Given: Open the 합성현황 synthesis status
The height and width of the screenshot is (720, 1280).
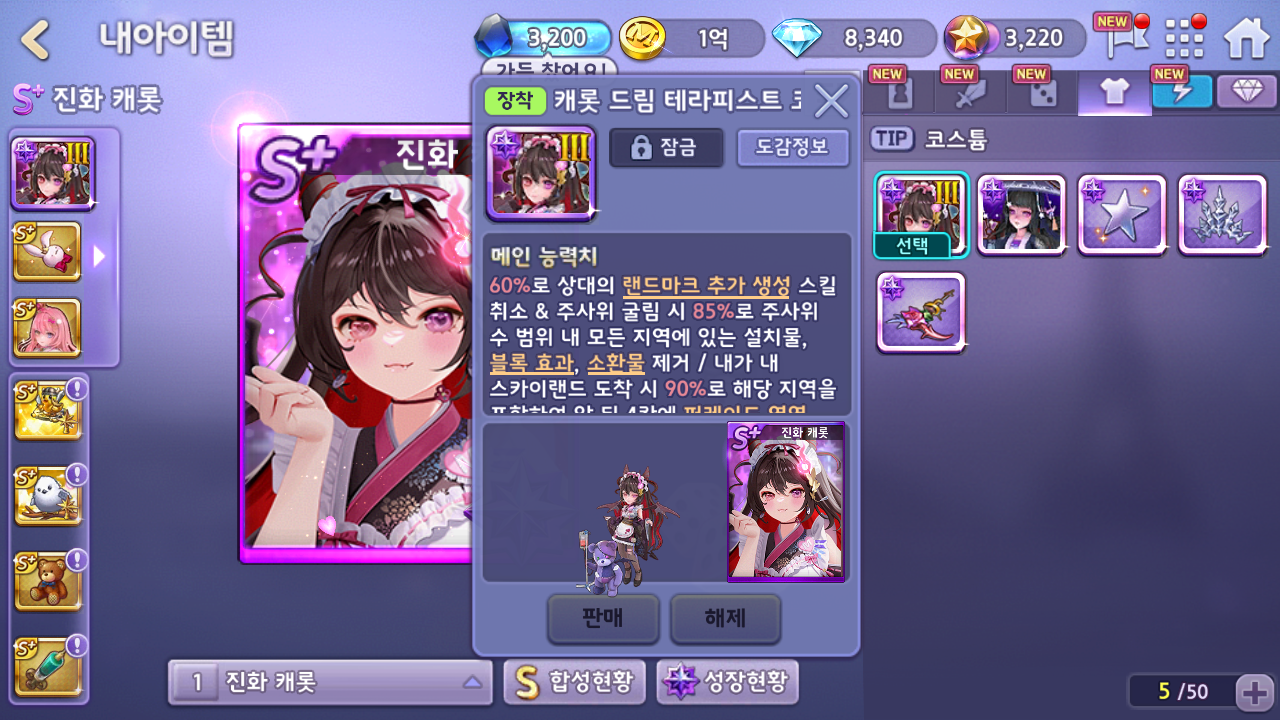Looking at the screenshot, I should [575, 683].
